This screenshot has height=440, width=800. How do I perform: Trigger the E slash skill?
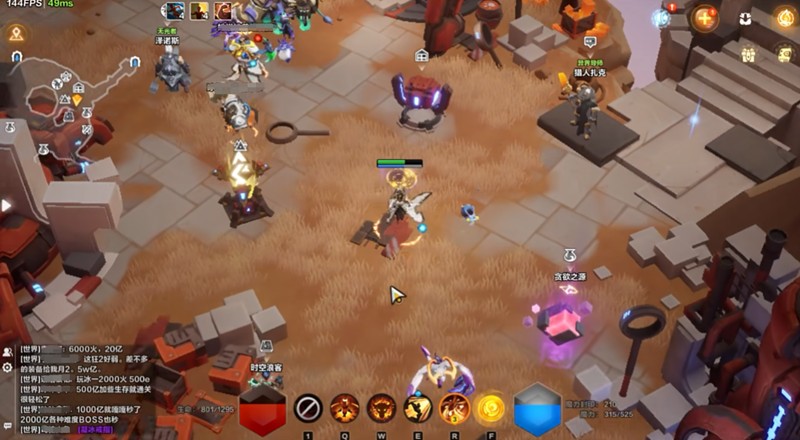click(418, 408)
